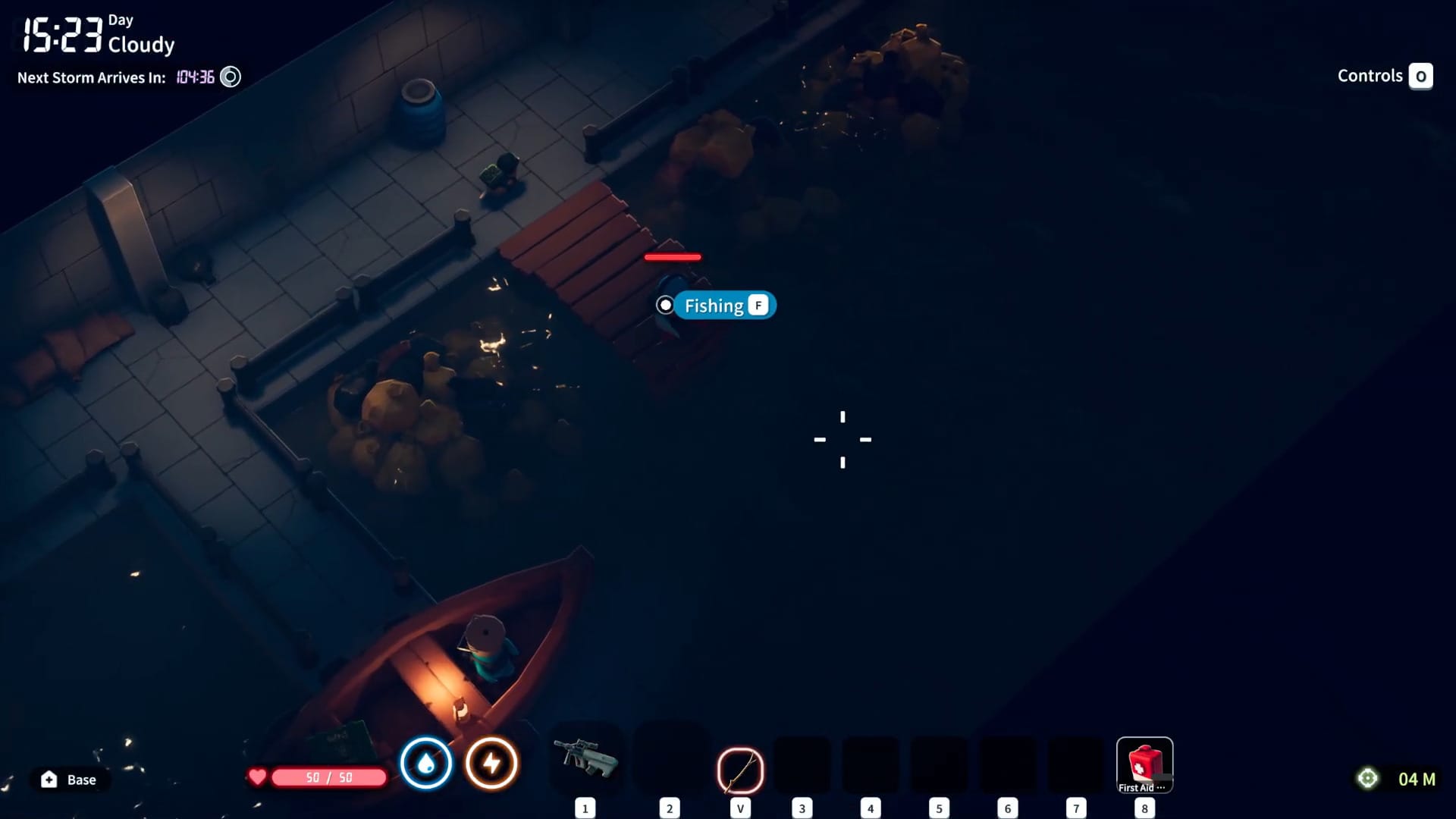Click the orange lightning energy icon
The width and height of the screenshot is (1456, 819).
coord(491,764)
